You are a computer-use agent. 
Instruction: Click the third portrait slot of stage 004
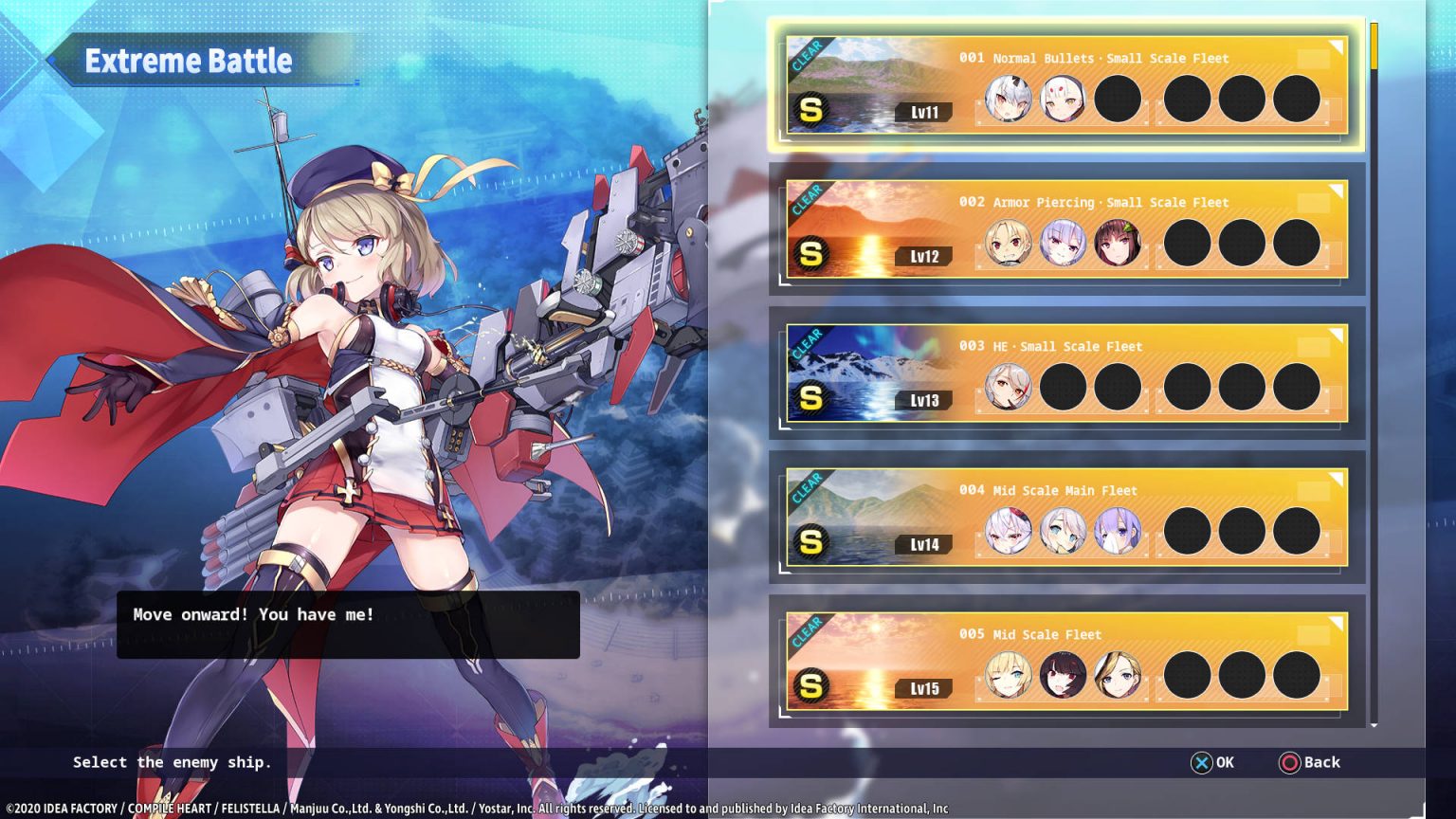tap(1118, 531)
